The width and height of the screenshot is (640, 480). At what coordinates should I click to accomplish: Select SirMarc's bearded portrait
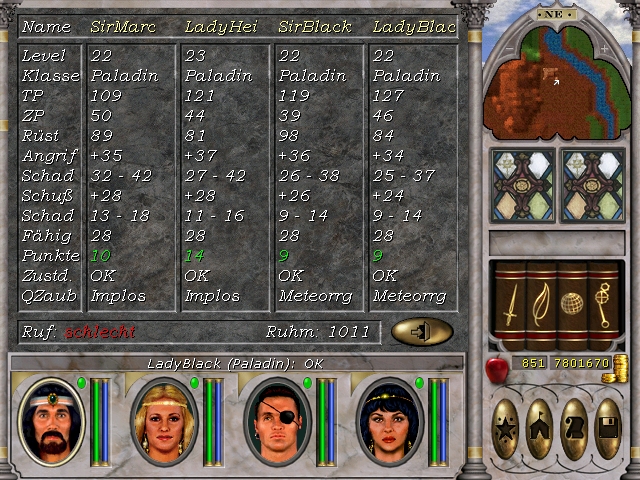(x=51, y=421)
